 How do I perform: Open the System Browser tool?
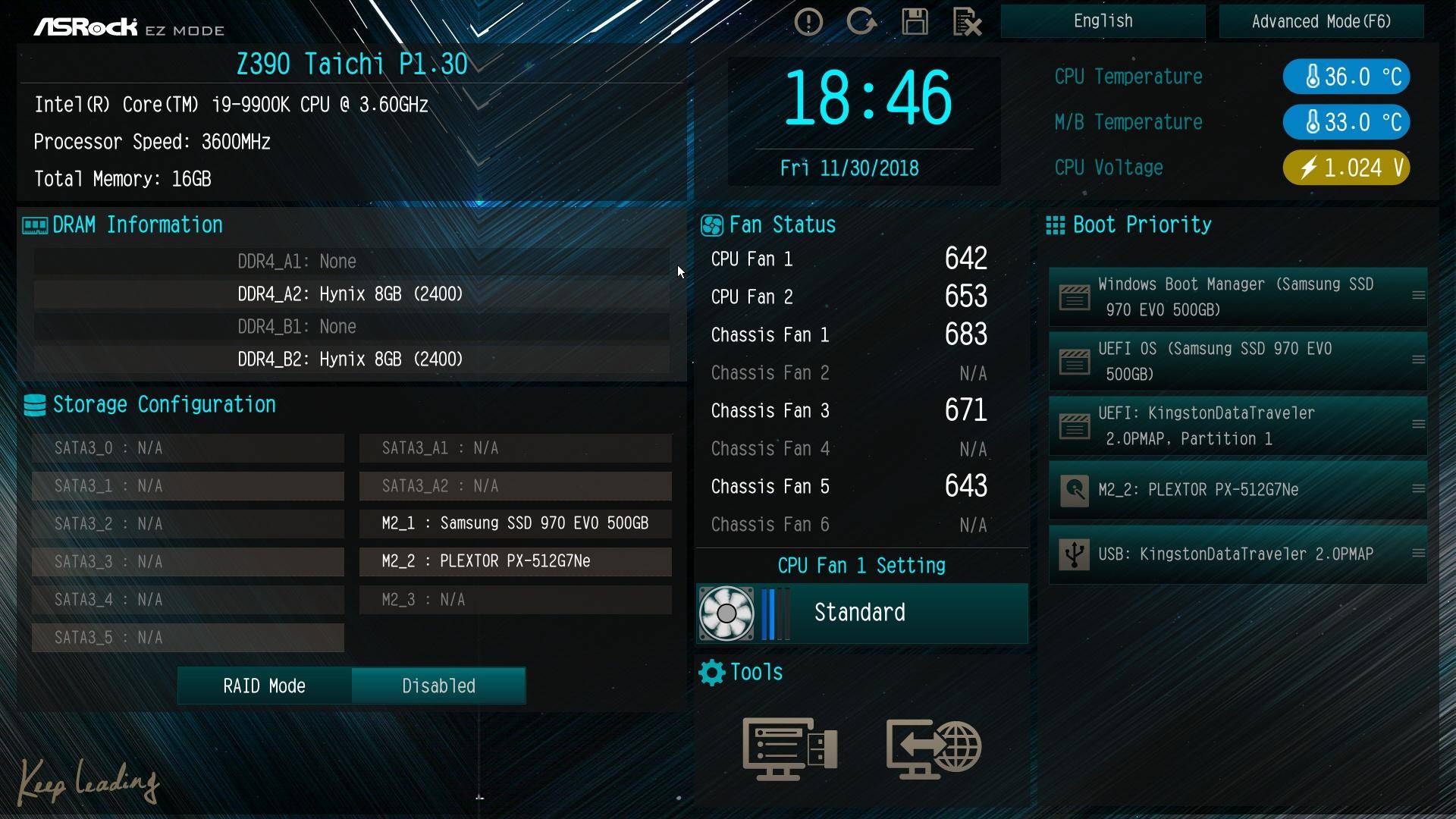(789, 748)
